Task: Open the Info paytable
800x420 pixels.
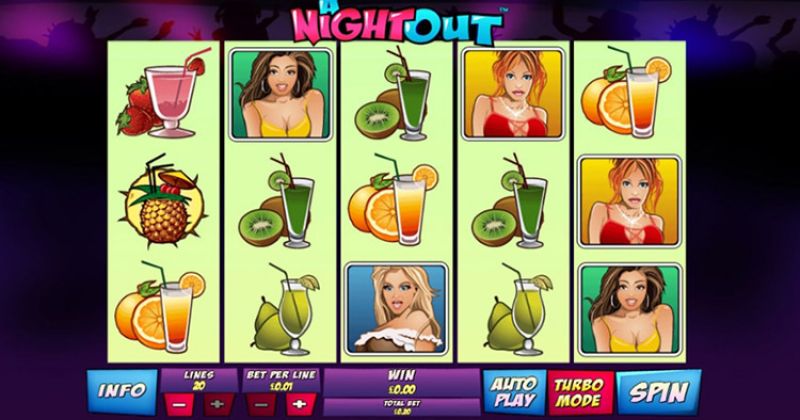Action: 124,389
